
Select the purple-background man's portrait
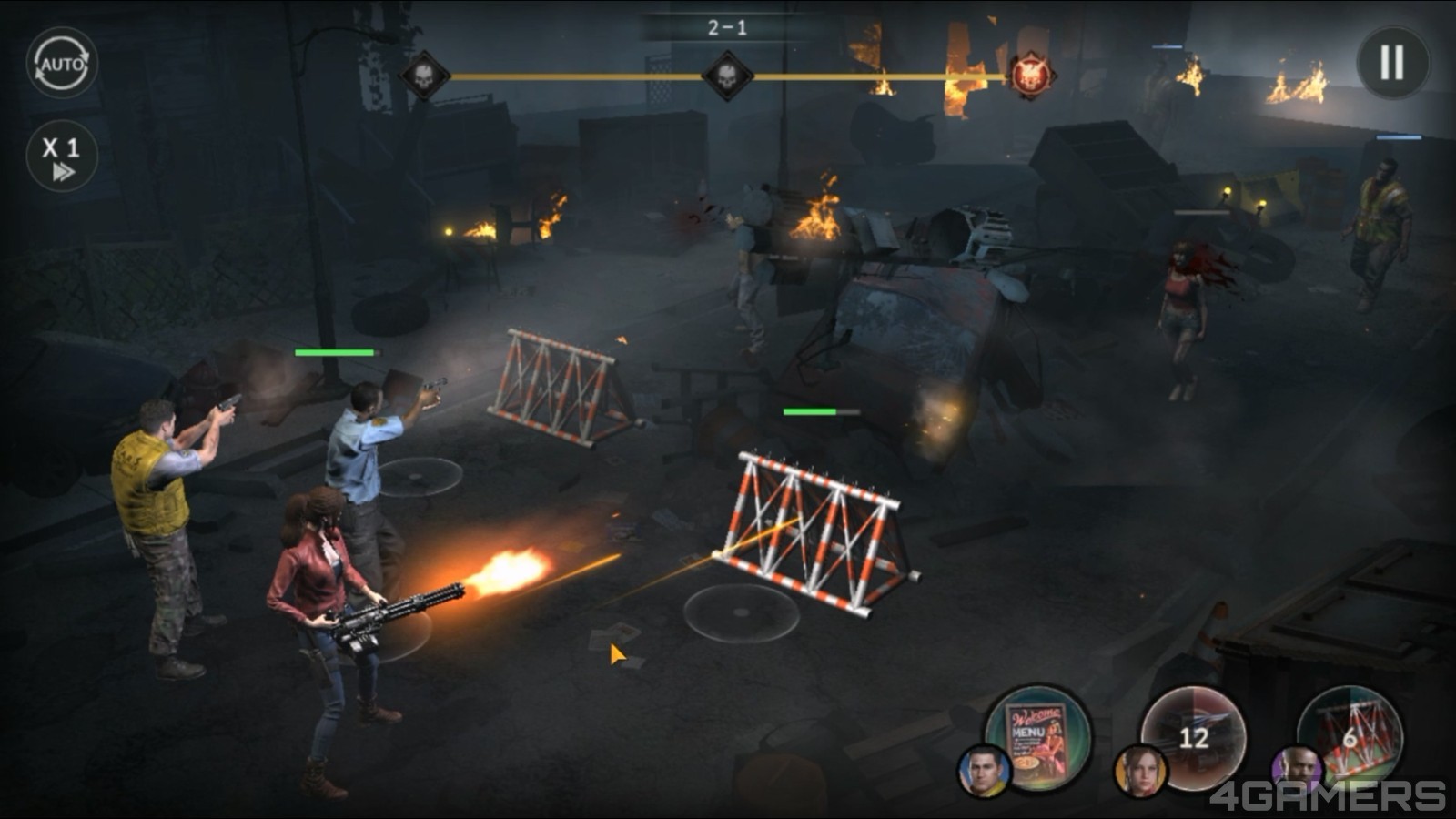tap(1297, 771)
